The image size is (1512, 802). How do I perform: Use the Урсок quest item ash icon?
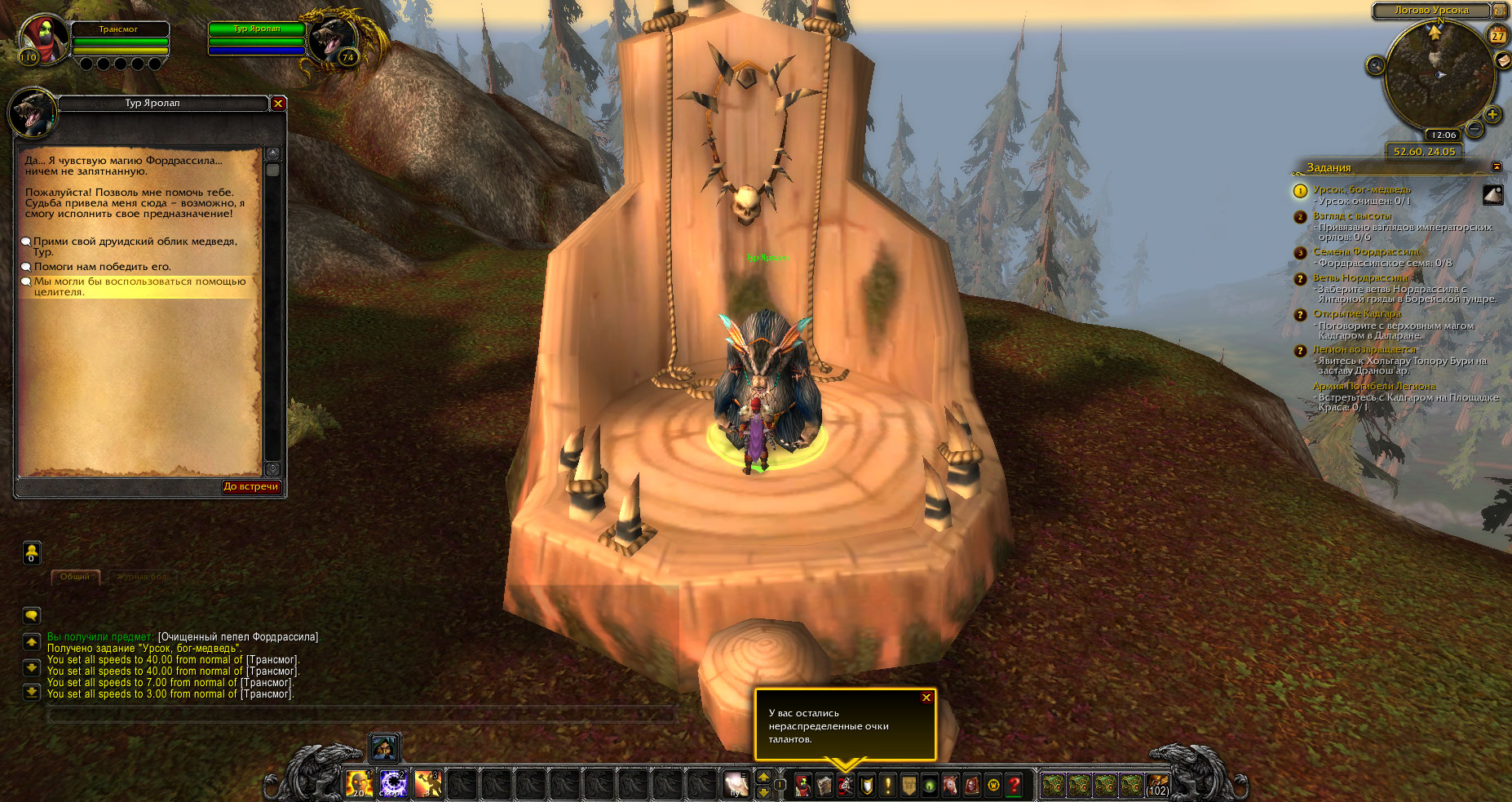coord(1493,194)
